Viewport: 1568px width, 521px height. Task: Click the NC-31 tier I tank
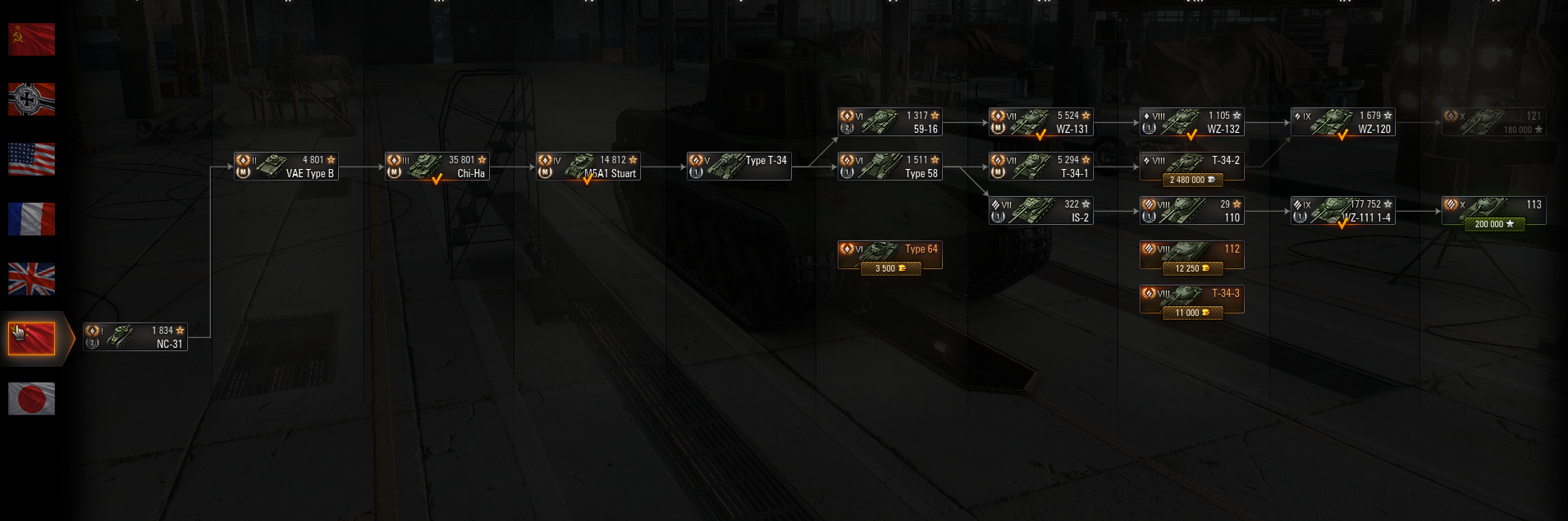click(x=135, y=337)
